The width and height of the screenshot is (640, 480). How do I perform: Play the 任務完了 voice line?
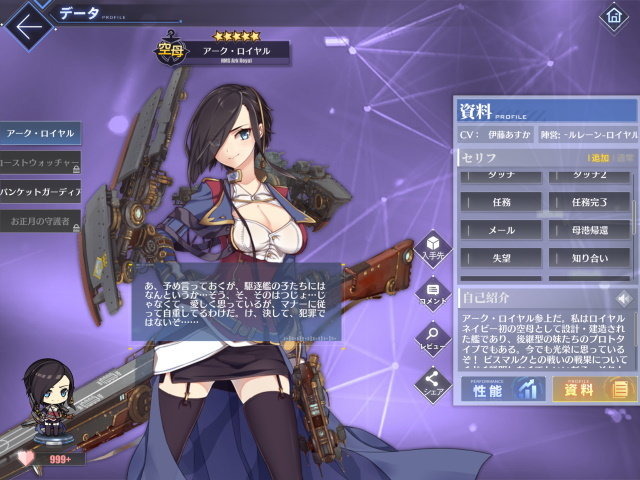pos(588,201)
